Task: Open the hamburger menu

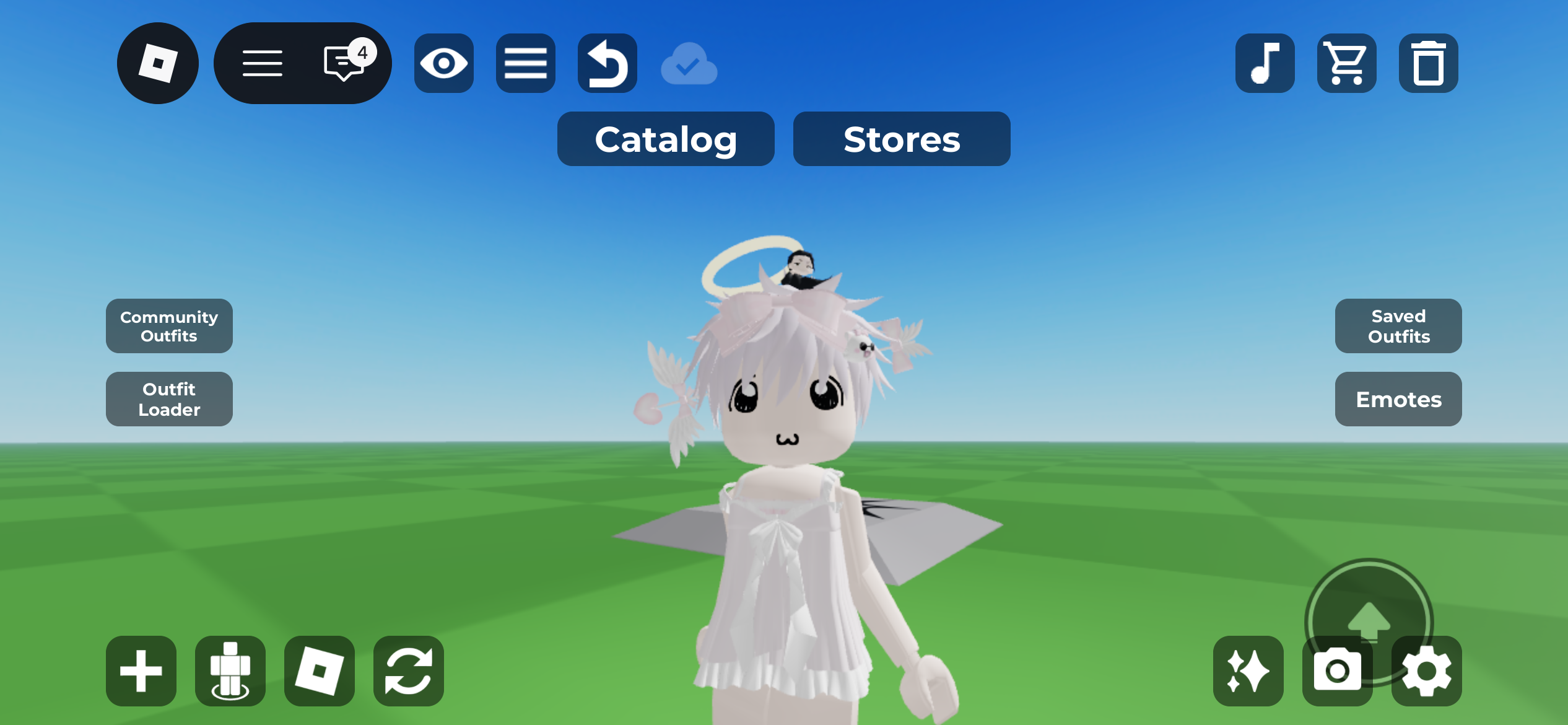Action: [263, 63]
